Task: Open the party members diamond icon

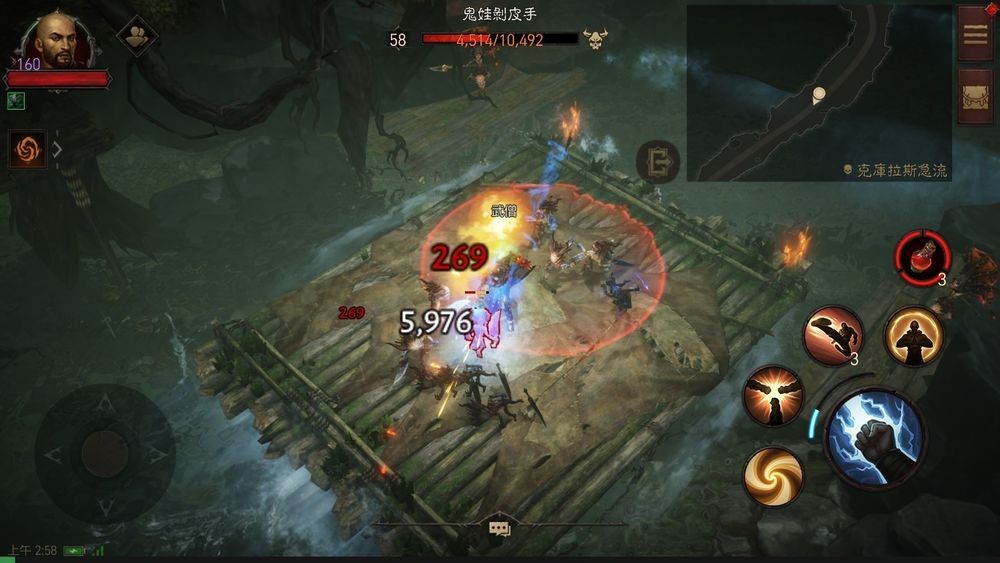Action: pyautogui.click(x=137, y=37)
